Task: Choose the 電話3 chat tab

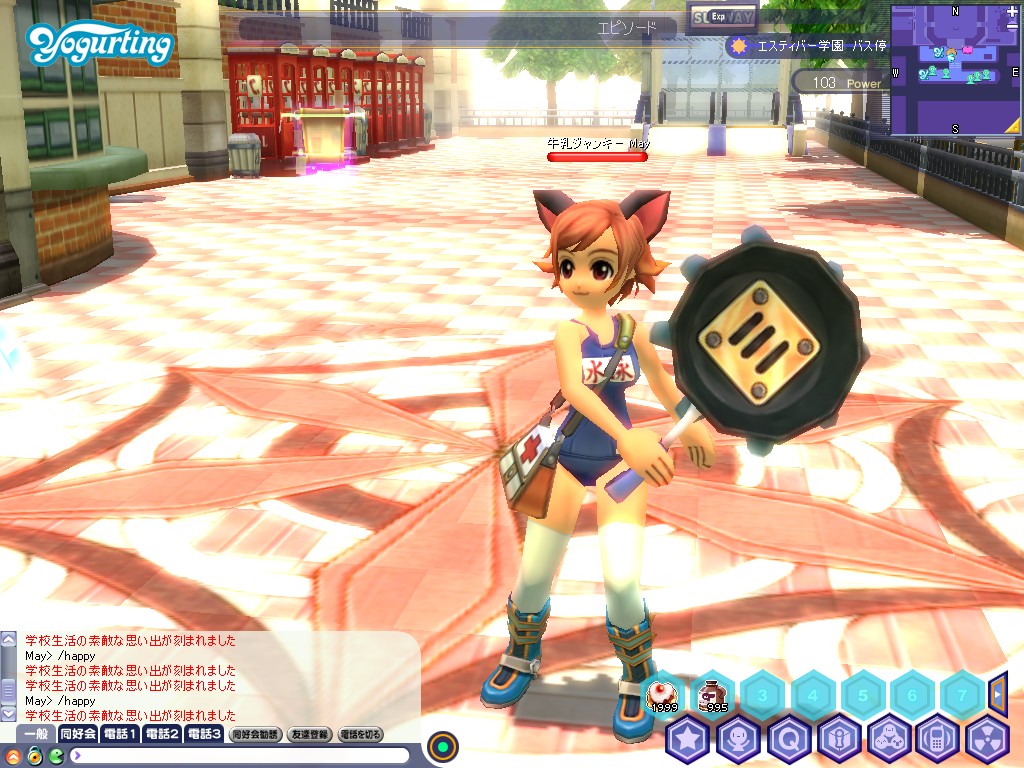Action: pyautogui.click(x=203, y=734)
